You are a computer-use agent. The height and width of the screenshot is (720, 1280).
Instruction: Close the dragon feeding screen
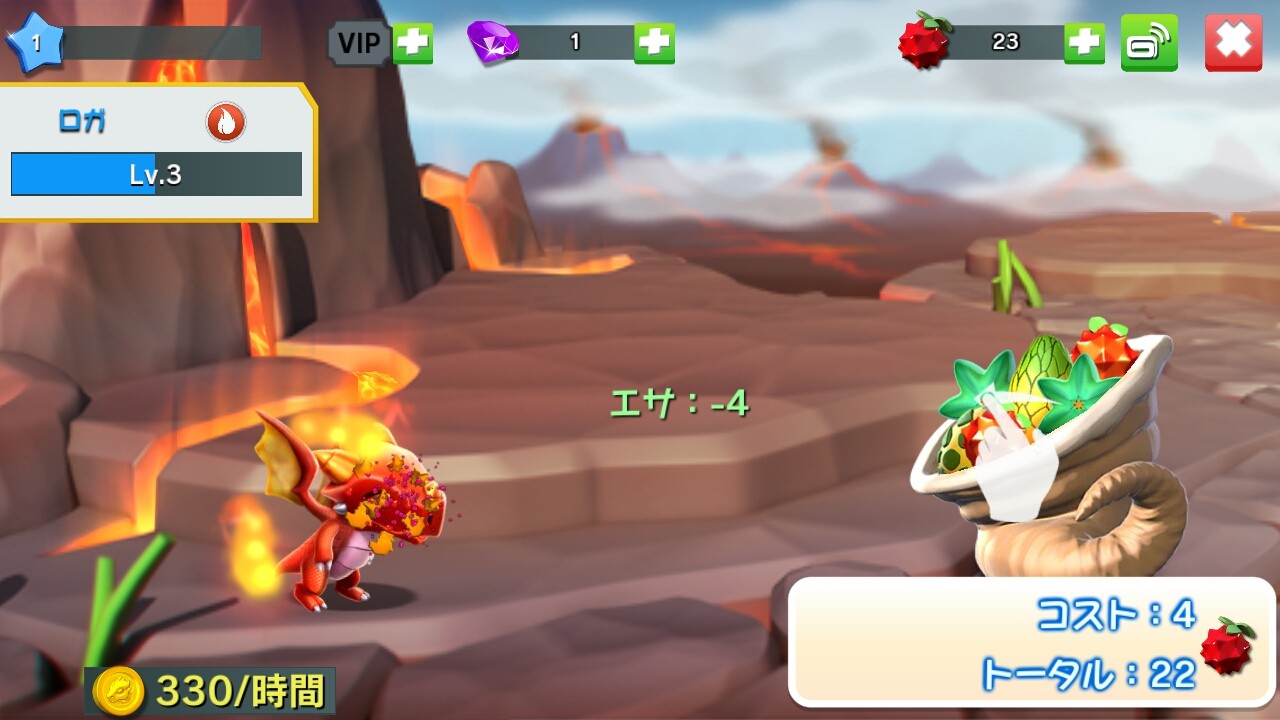tap(1233, 42)
